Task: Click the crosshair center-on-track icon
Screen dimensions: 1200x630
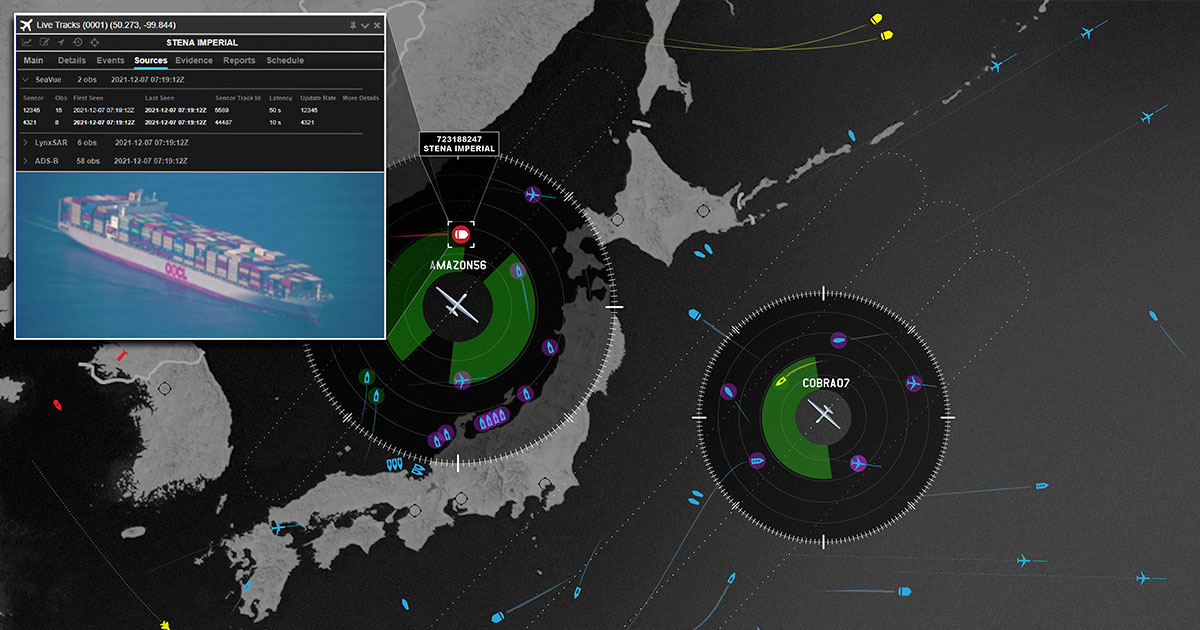Action: pos(95,43)
